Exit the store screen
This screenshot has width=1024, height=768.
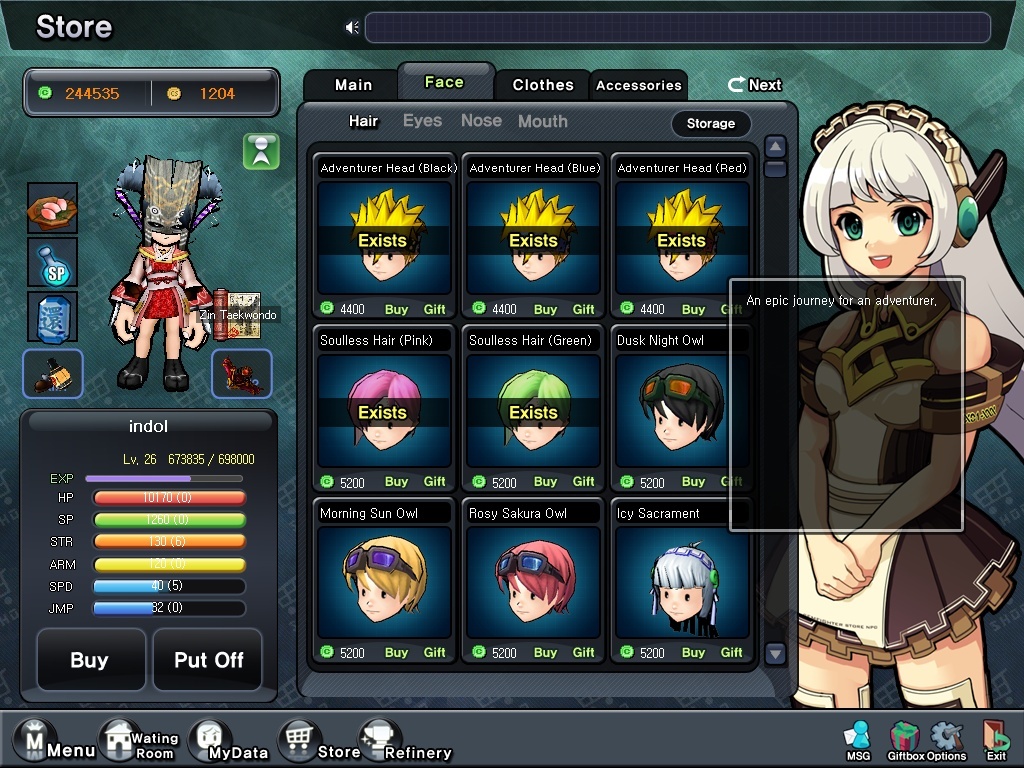click(x=995, y=741)
